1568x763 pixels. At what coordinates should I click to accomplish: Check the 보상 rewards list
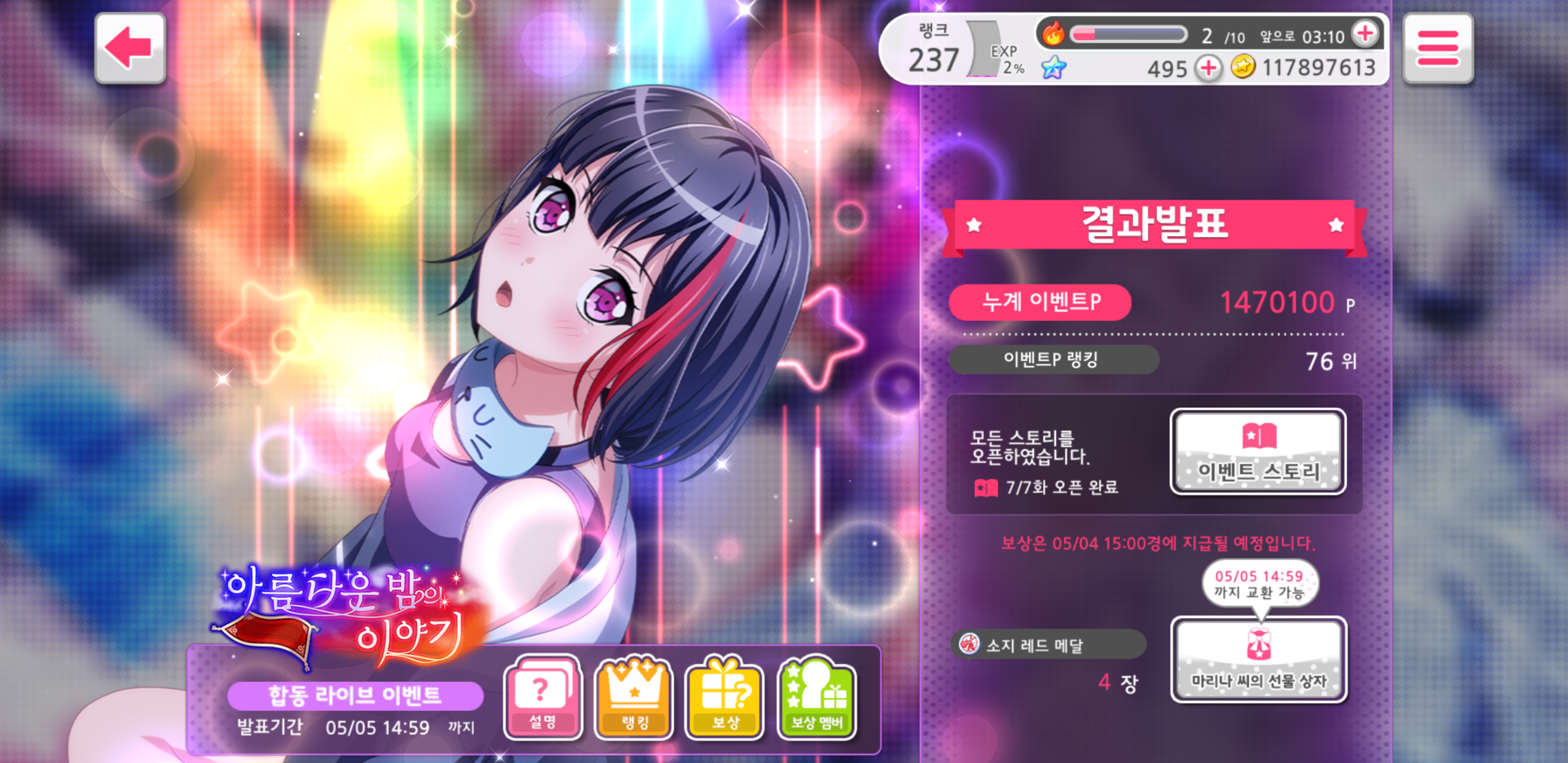[724, 697]
